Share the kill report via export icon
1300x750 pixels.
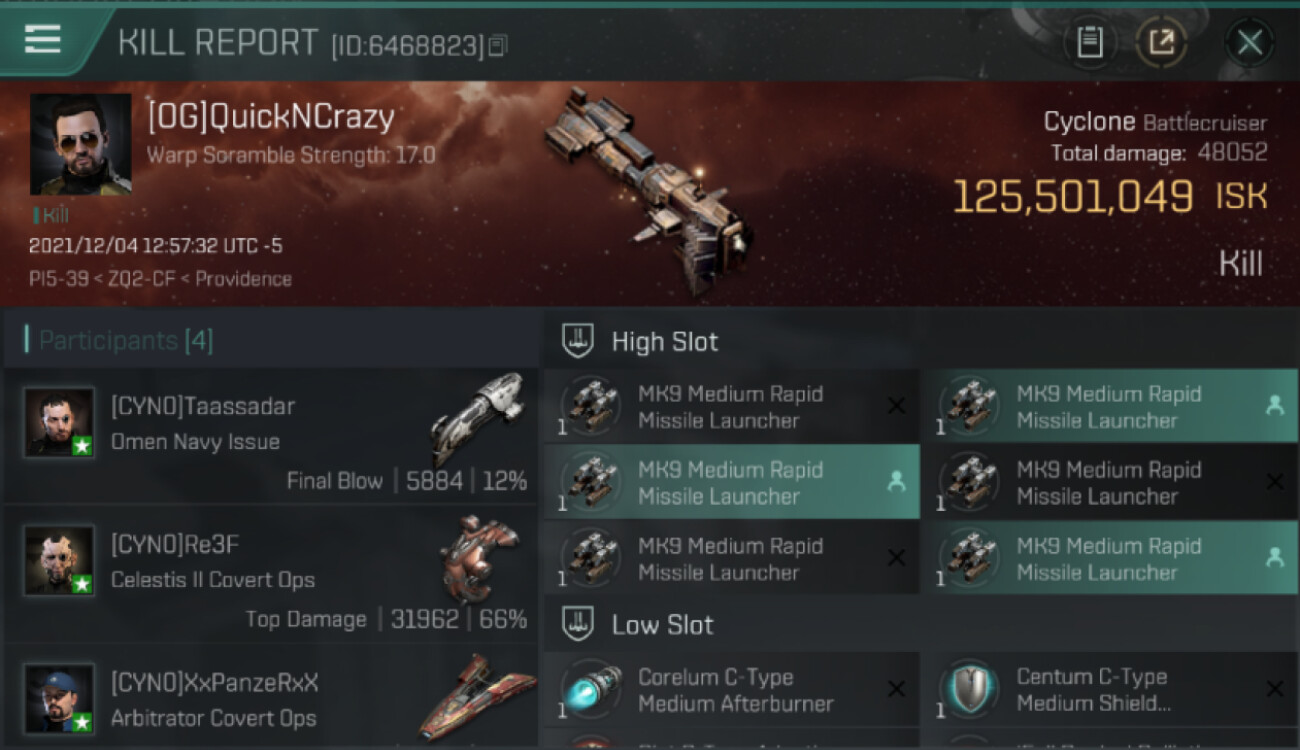(1161, 42)
